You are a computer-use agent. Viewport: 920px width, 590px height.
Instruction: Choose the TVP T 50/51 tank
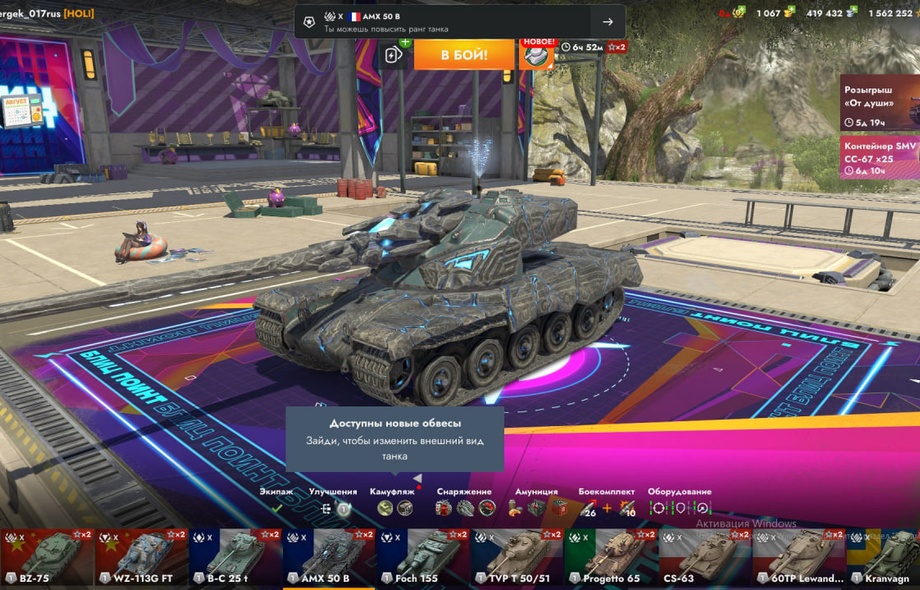(517, 558)
